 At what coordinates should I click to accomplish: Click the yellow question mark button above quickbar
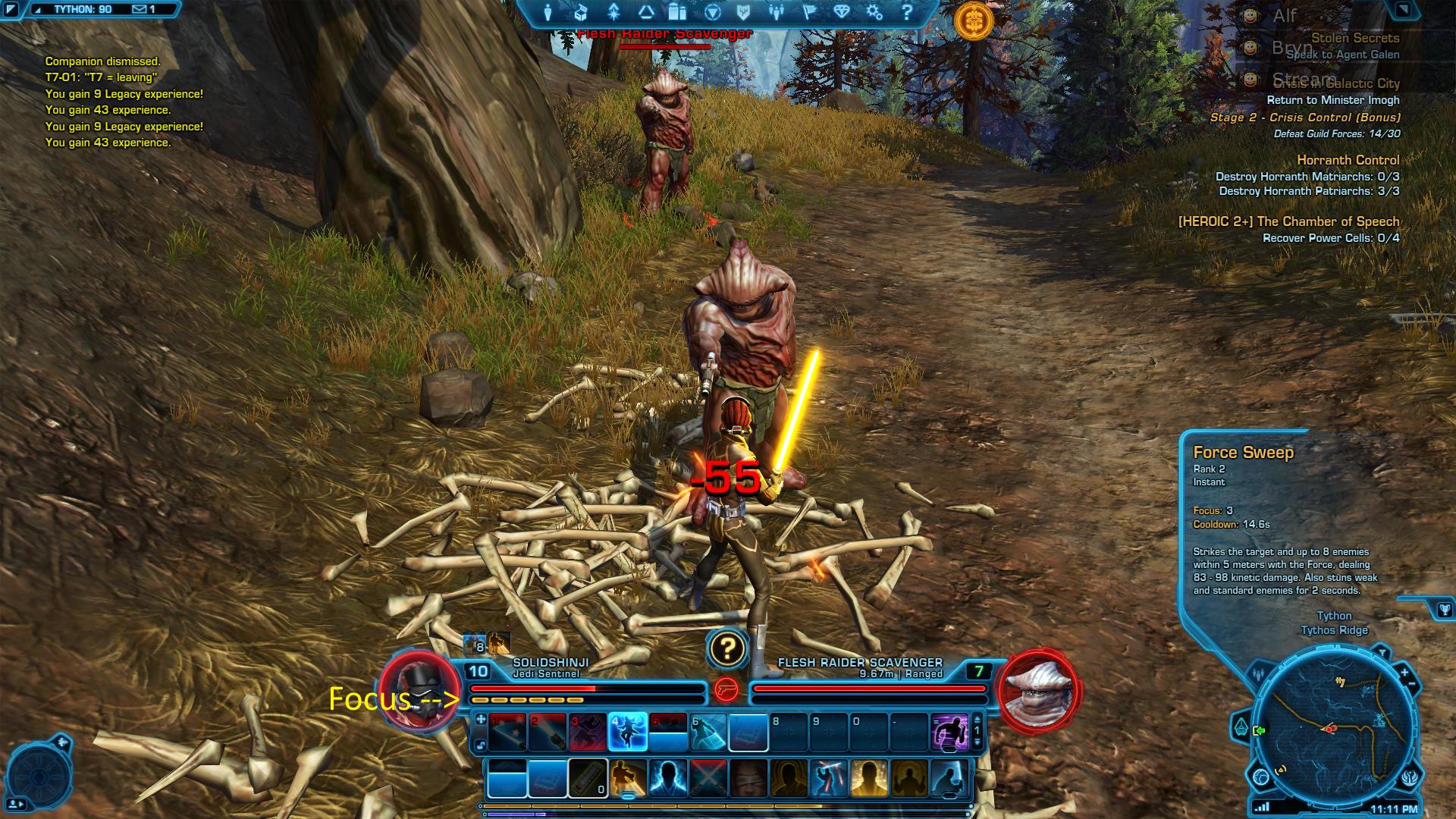[x=727, y=648]
